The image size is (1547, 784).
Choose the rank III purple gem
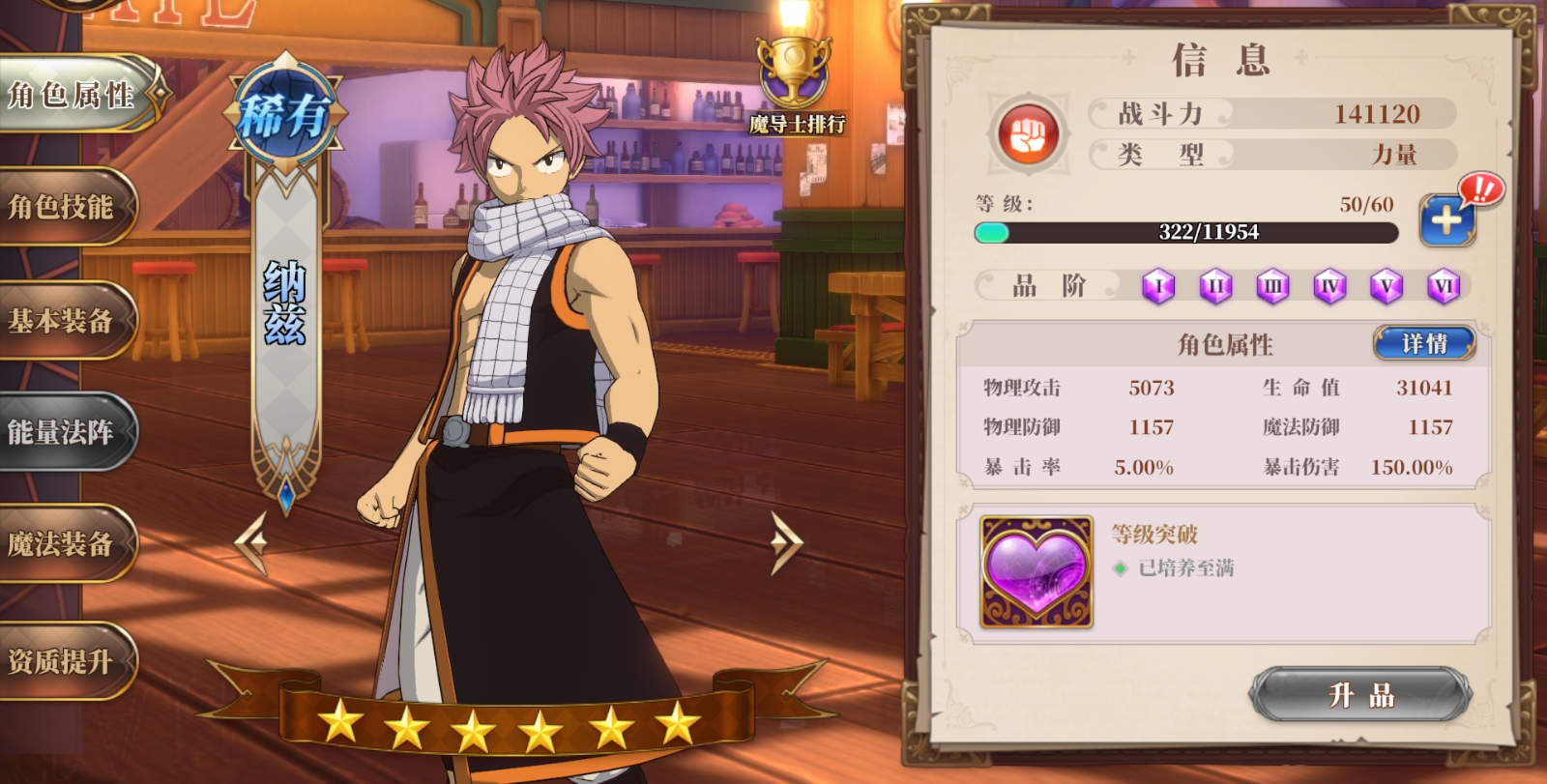tap(1272, 286)
